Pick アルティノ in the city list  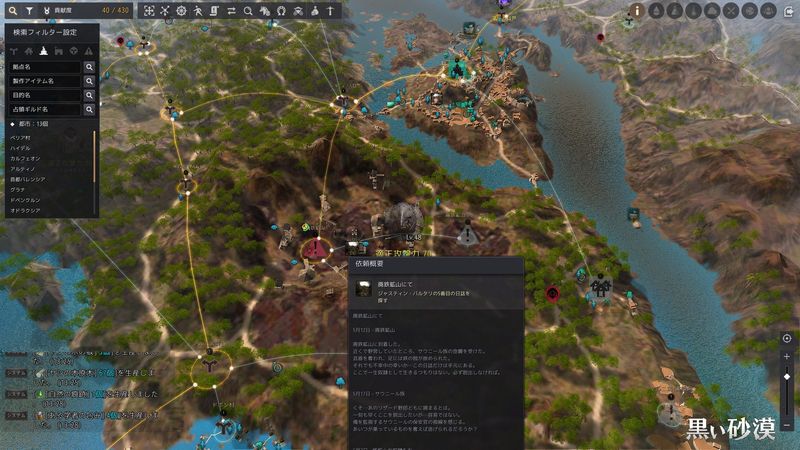pos(24,169)
